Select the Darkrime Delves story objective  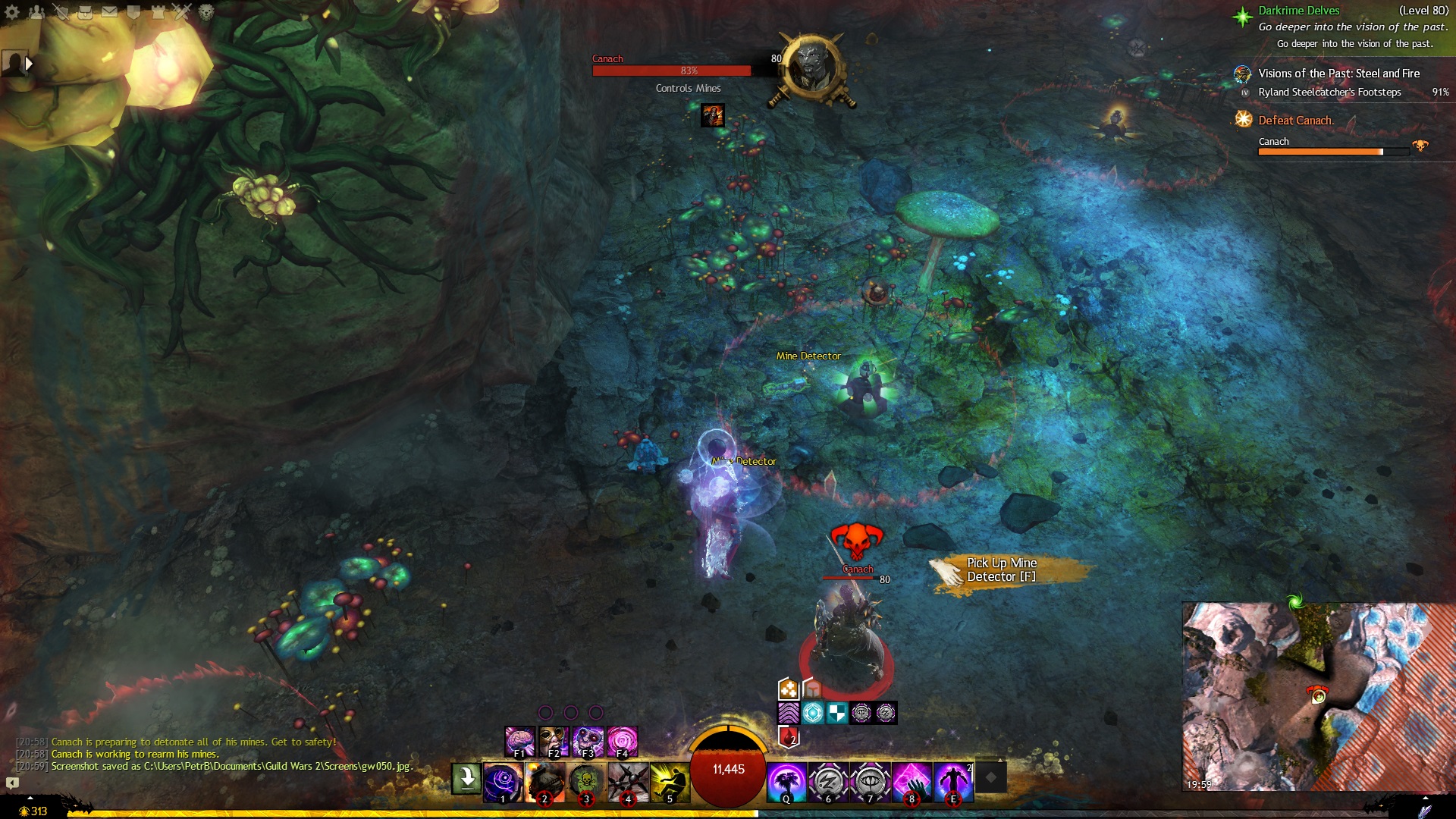pos(1298,11)
